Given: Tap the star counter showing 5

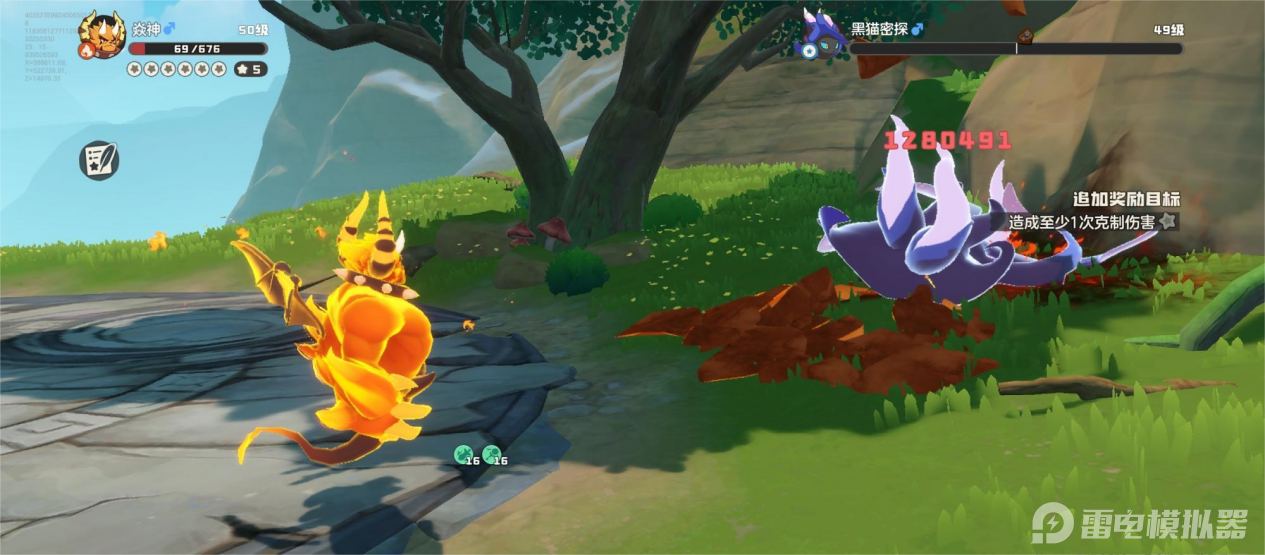Looking at the screenshot, I should pyautogui.click(x=250, y=69).
